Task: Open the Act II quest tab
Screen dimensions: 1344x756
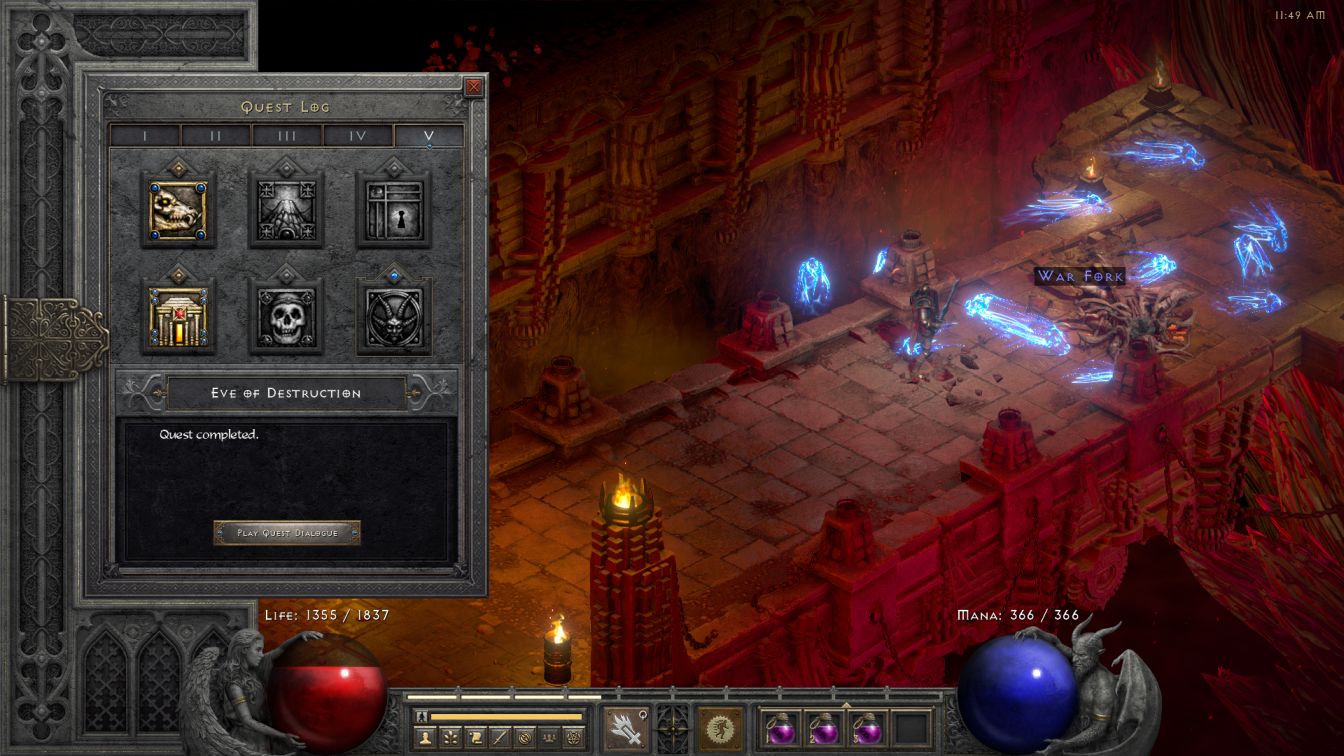Action: coord(216,136)
